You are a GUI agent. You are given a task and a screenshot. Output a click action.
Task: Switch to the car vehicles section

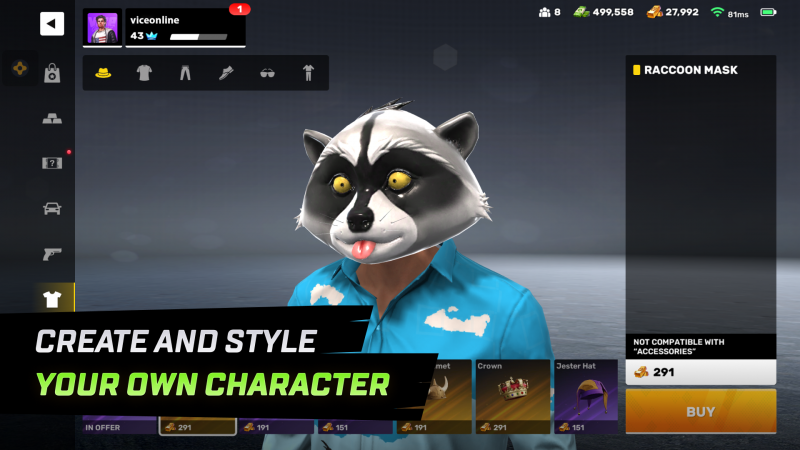click(x=52, y=208)
